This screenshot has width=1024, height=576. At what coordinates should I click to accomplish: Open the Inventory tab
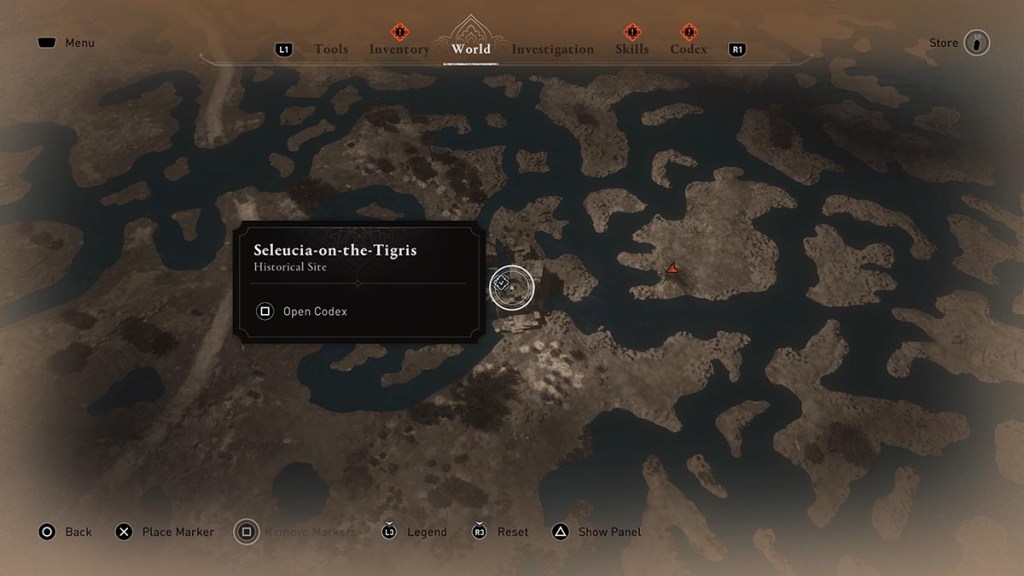[x=399, y=49]
